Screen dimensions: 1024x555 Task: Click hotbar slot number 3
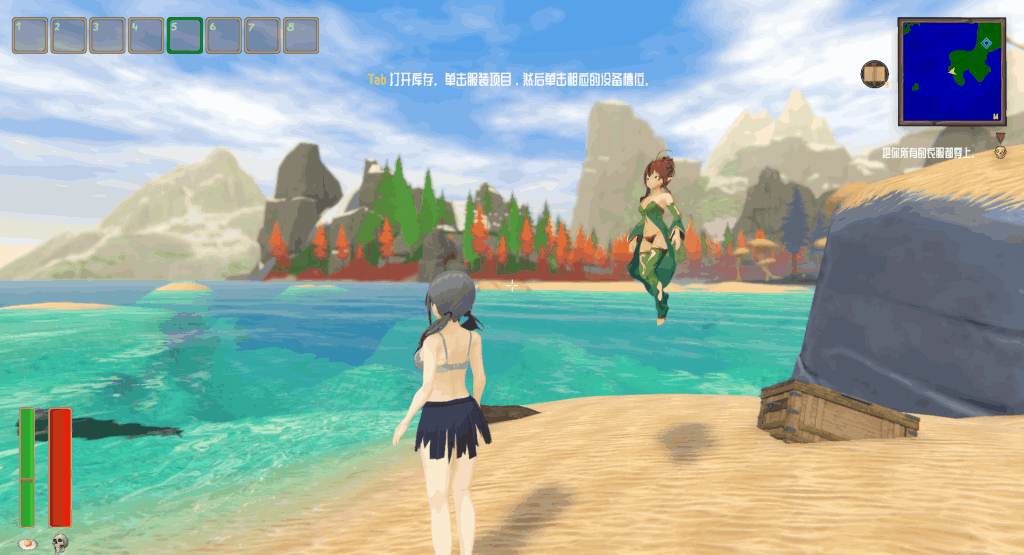click(108, 35)
